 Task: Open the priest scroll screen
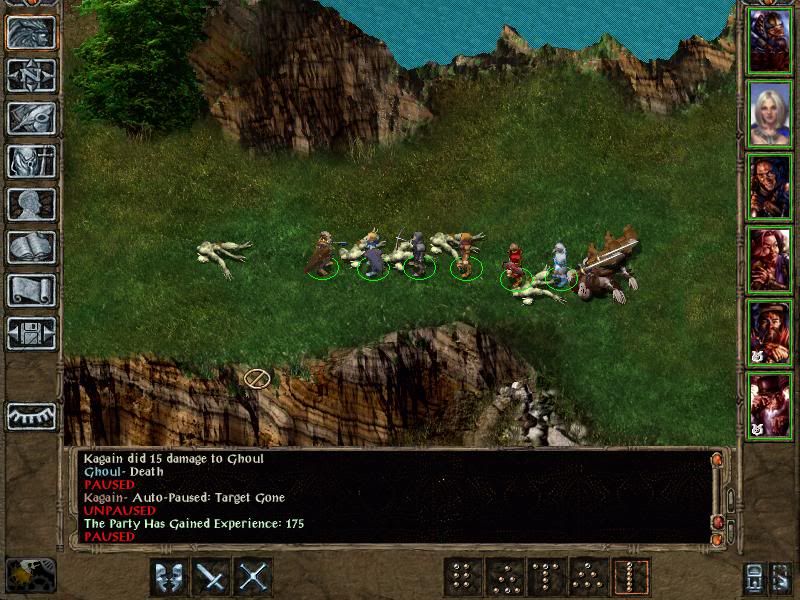(31, 290)
